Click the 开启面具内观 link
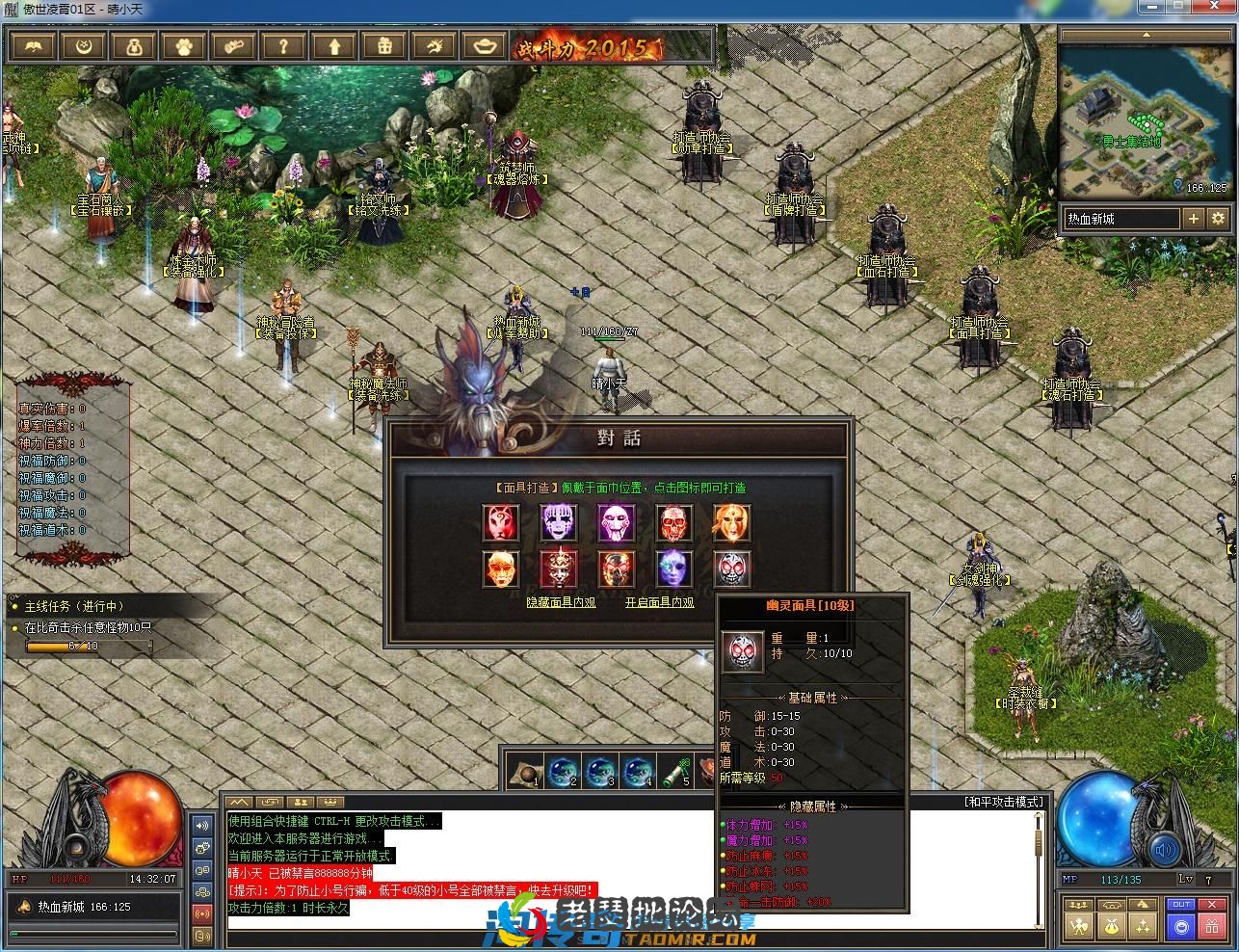1239x952 pixels. coord(659,602)
